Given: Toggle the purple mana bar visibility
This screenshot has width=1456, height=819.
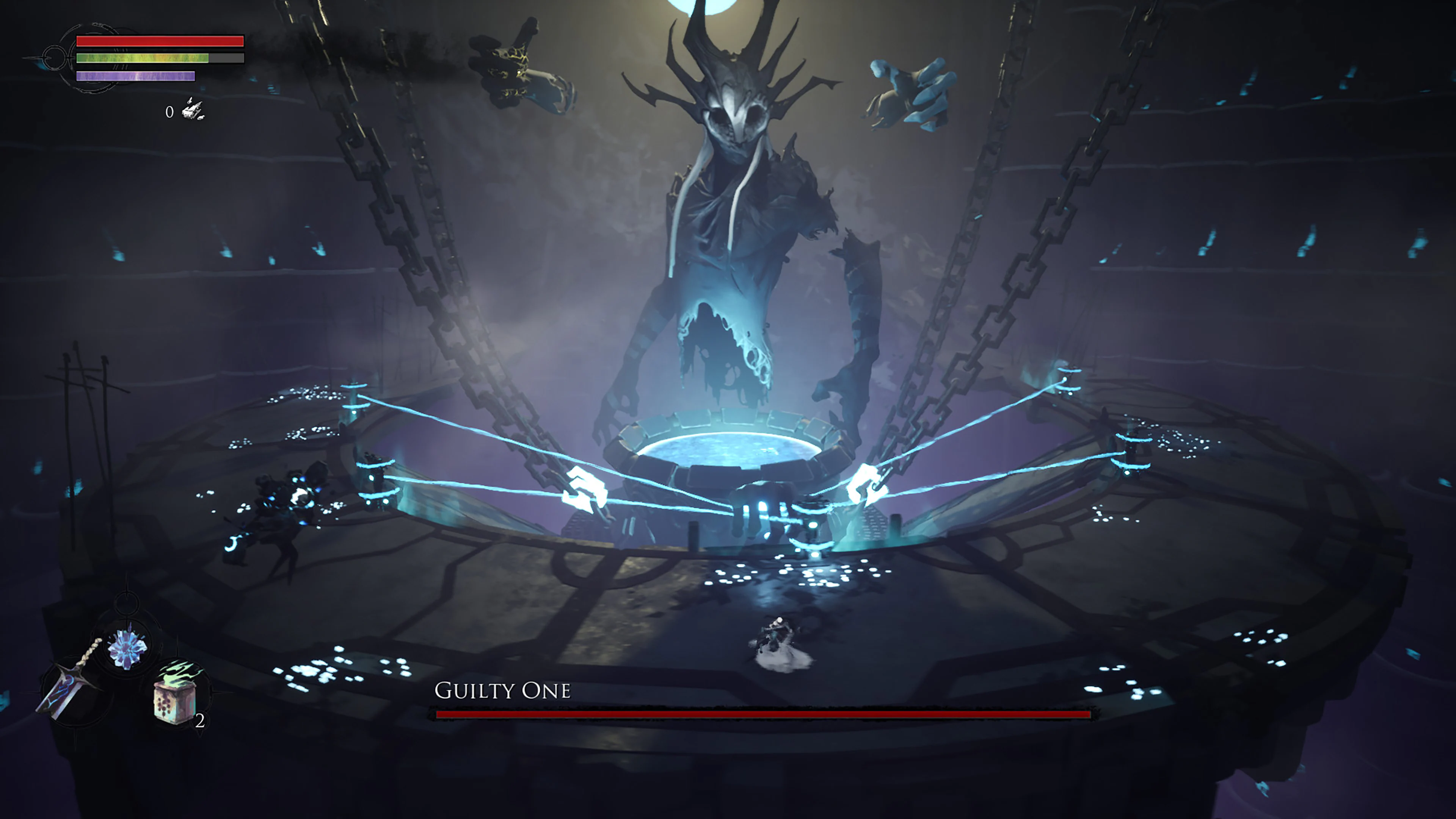Looking at the screenshot, I should [x=136, y=76].
